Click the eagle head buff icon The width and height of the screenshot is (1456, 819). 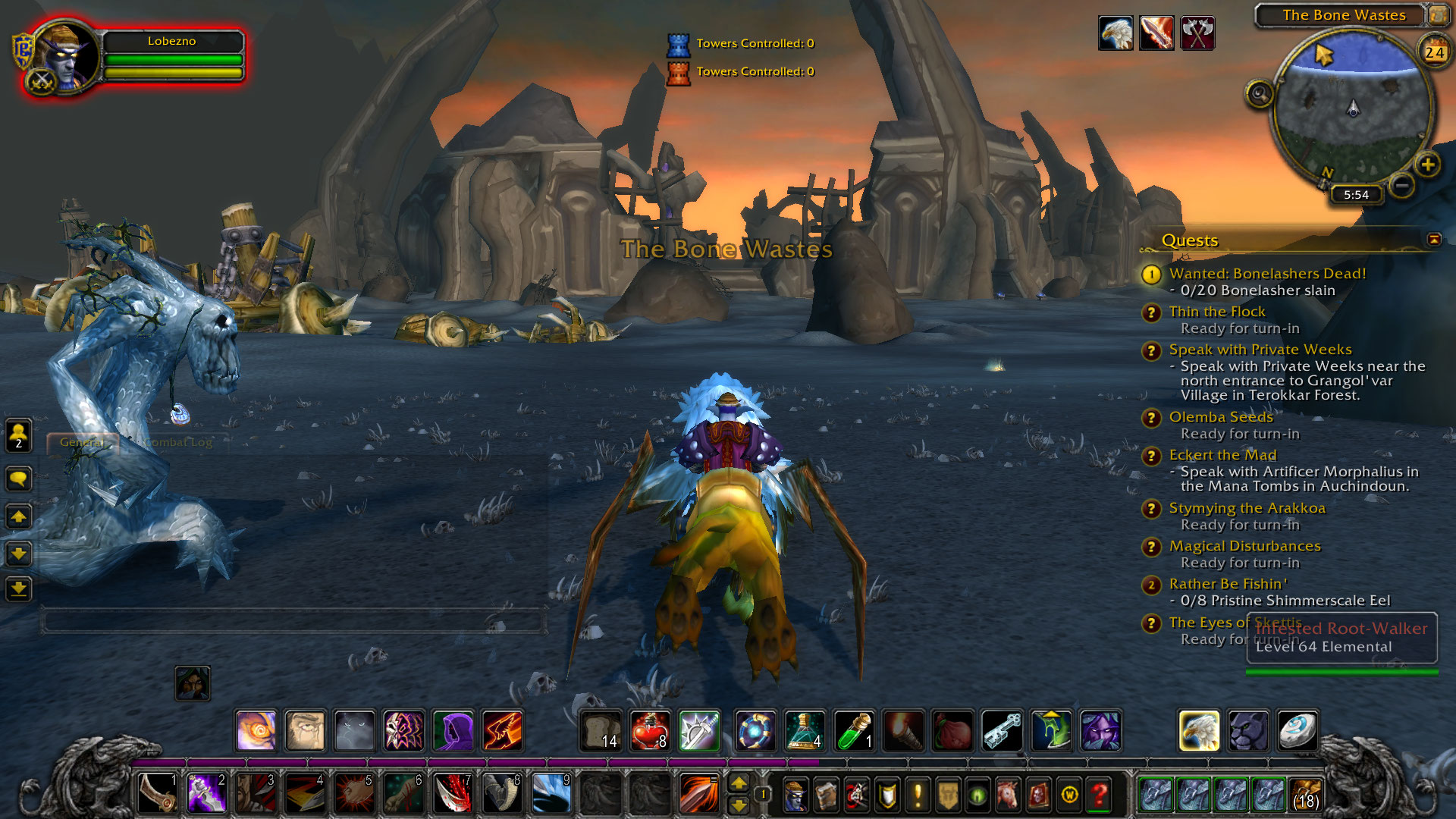(1116, 33)
